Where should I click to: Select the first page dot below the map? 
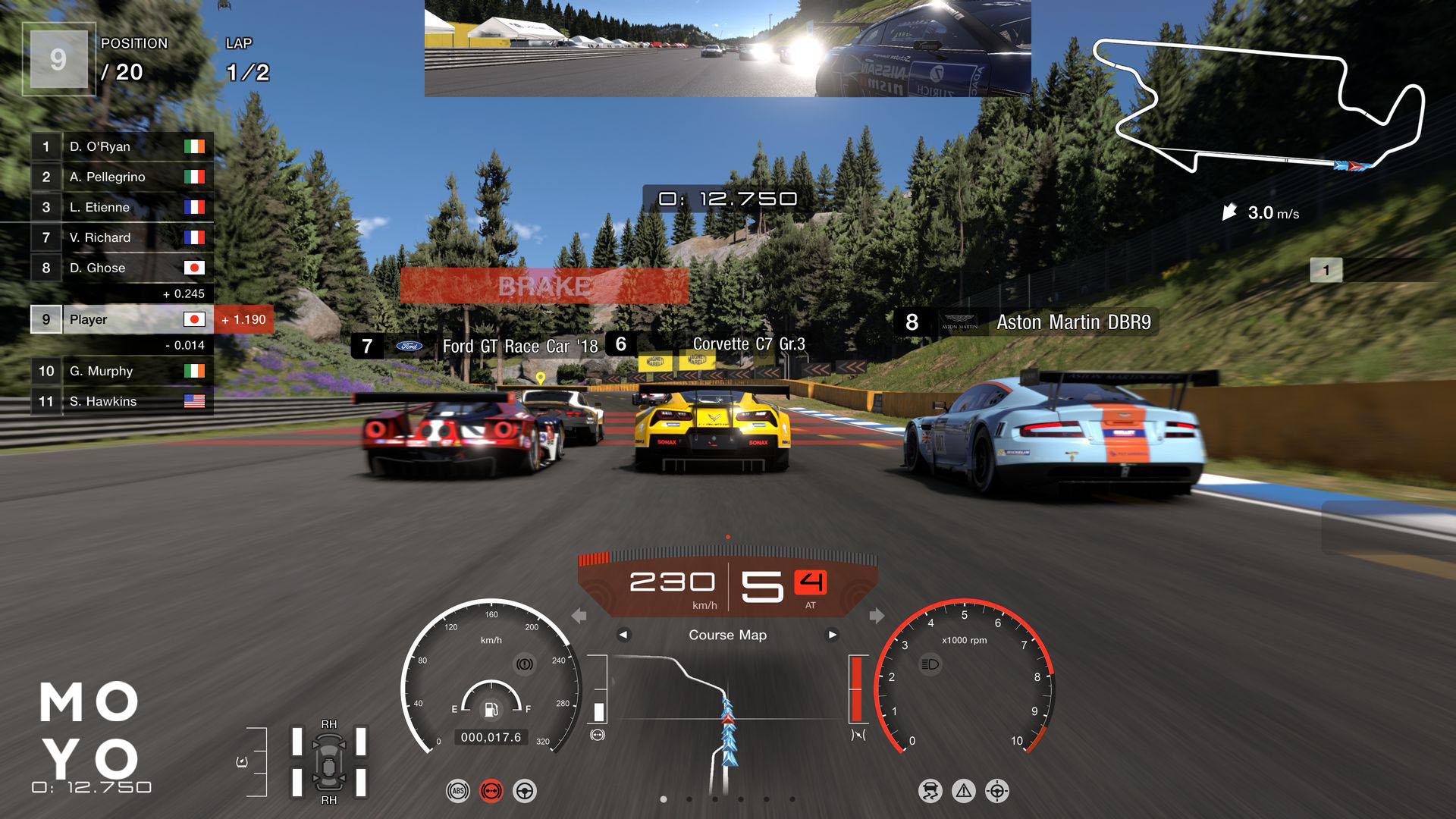click(664, 799)
